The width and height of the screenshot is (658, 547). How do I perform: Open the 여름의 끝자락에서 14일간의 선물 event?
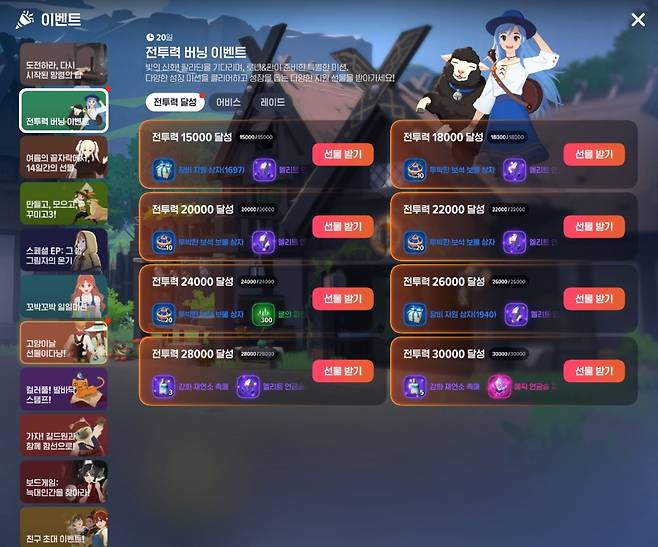point(62,157)
